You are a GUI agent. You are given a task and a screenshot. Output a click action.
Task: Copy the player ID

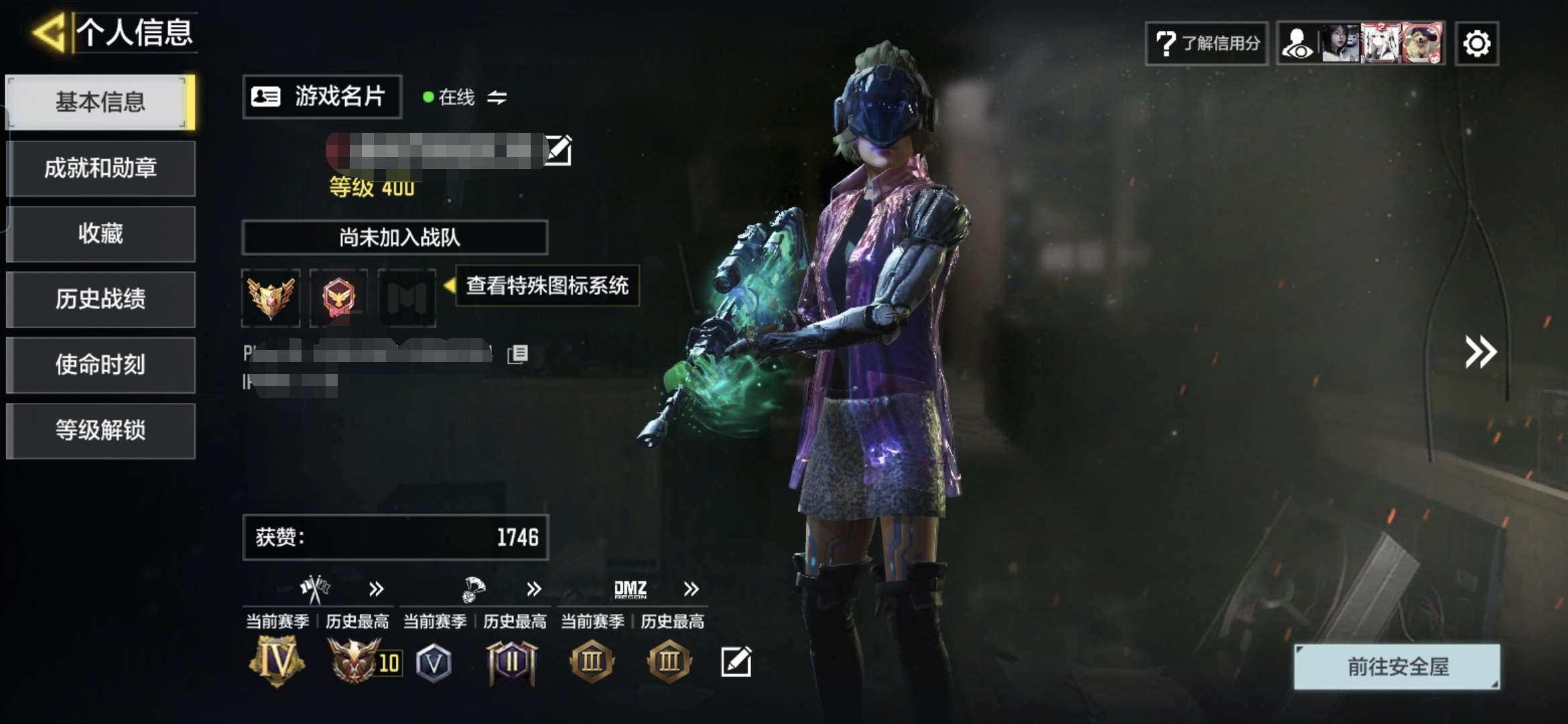tap(518, 353)
